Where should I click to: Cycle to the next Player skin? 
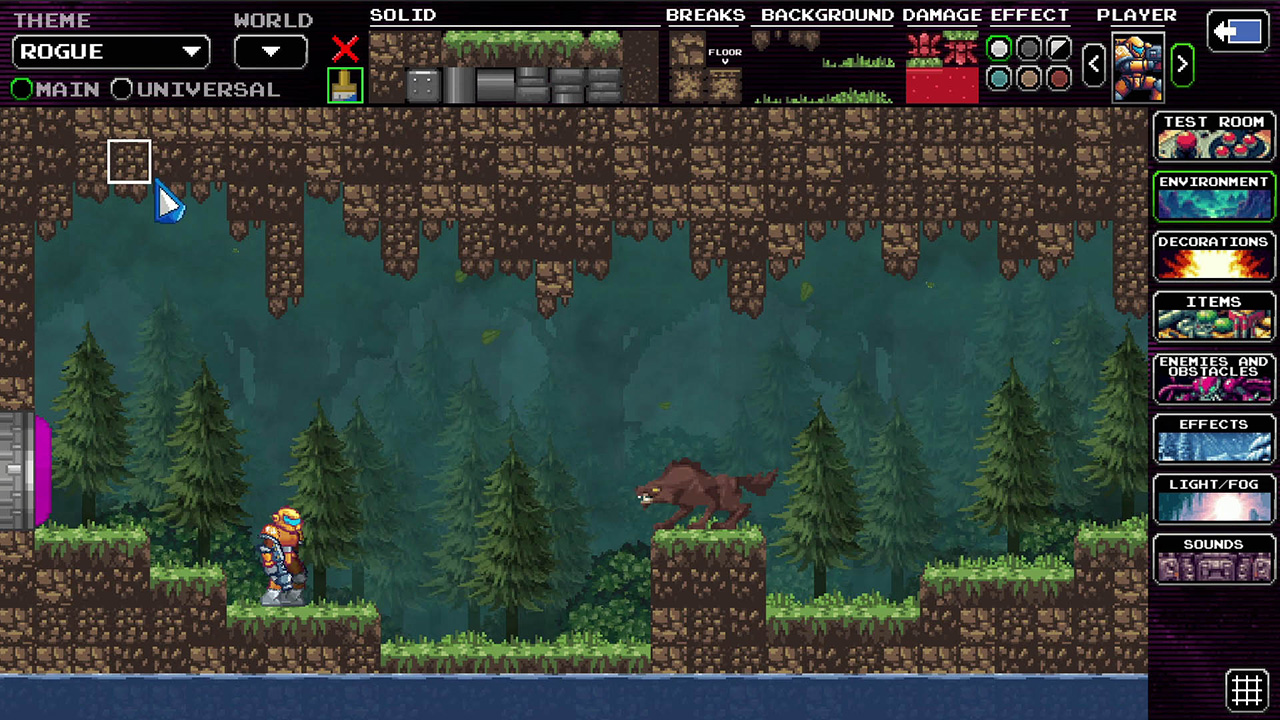click(1182, 63)
